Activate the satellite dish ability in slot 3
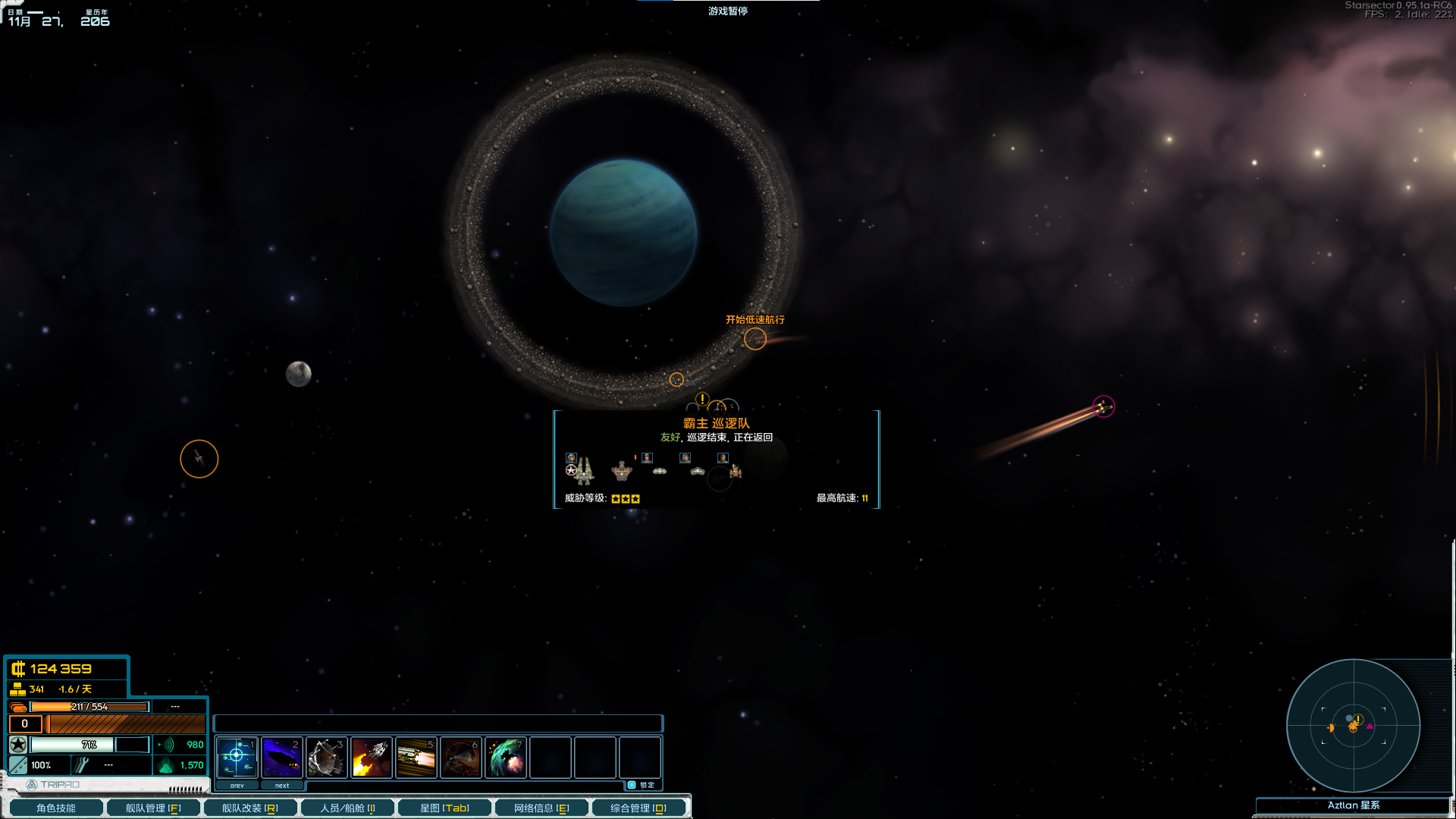The height and width of the screenshot is (819, 1456). click(326, 756)
